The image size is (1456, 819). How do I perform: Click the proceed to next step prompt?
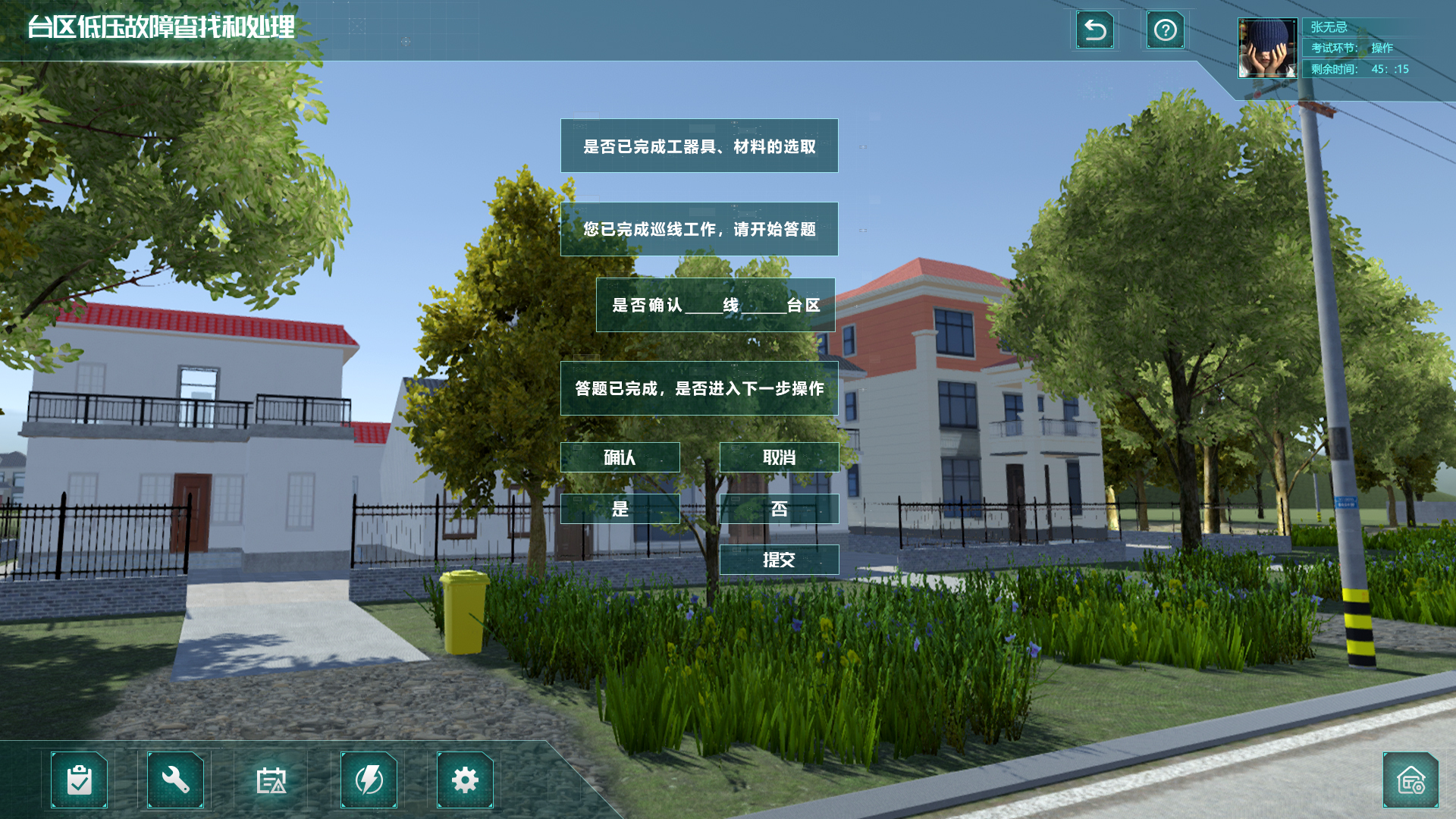point(699,388)
